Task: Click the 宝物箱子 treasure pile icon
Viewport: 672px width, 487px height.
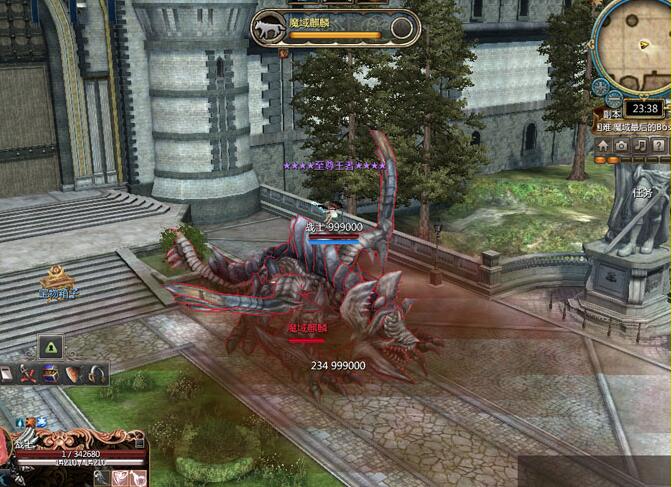Action: (56, 275)
